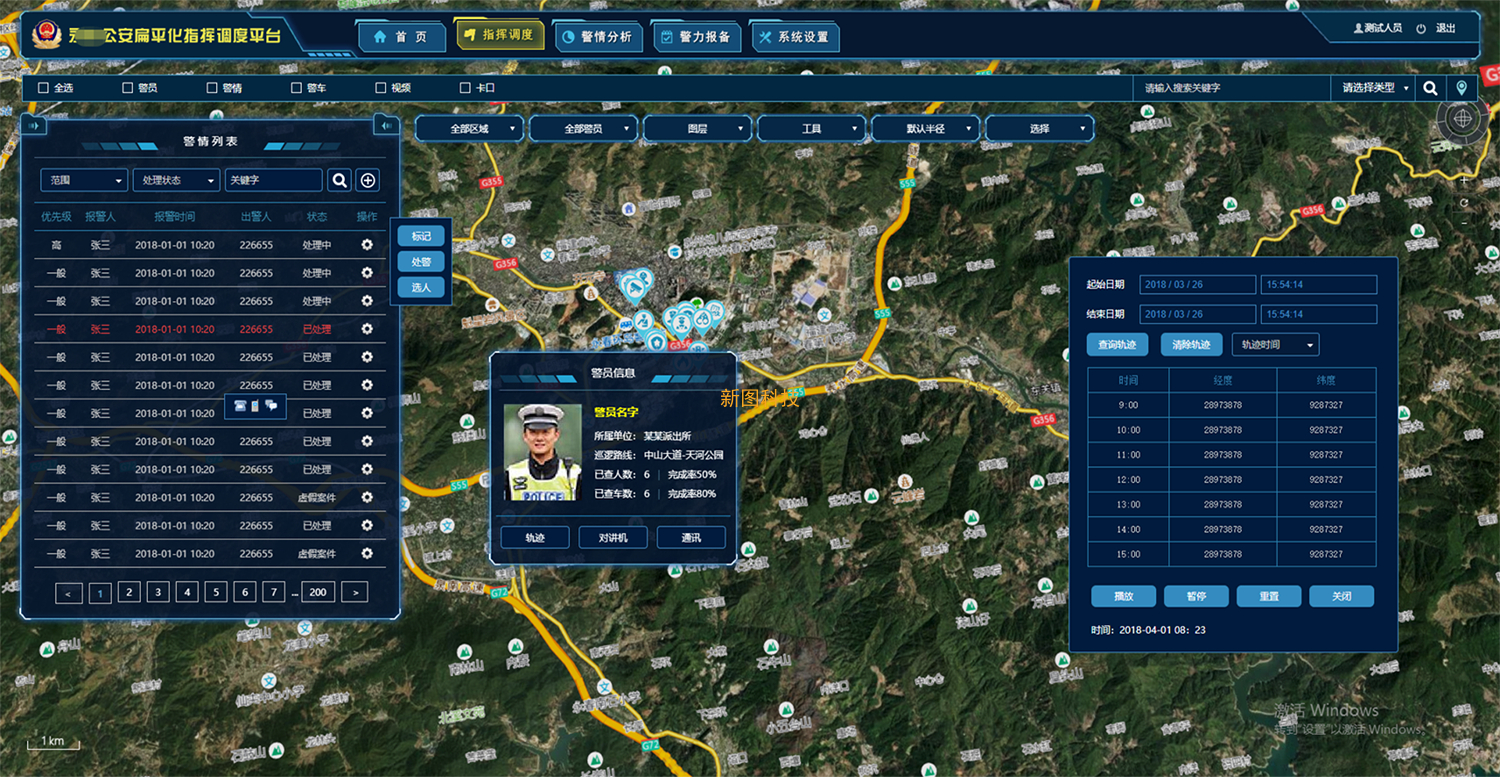Enable the 视频 filter checkbox

point(381,88)
